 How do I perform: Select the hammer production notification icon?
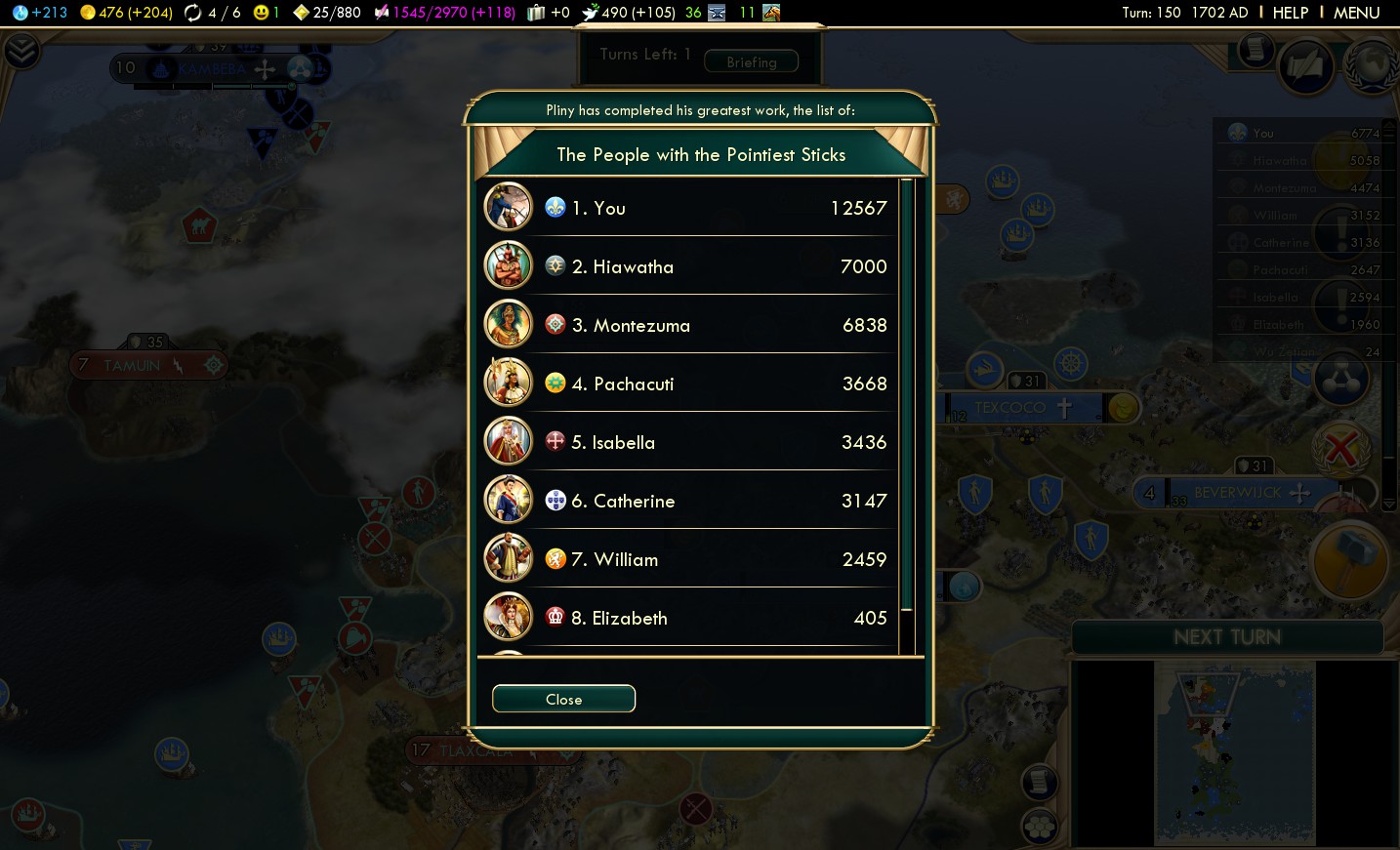(1350, 561)
